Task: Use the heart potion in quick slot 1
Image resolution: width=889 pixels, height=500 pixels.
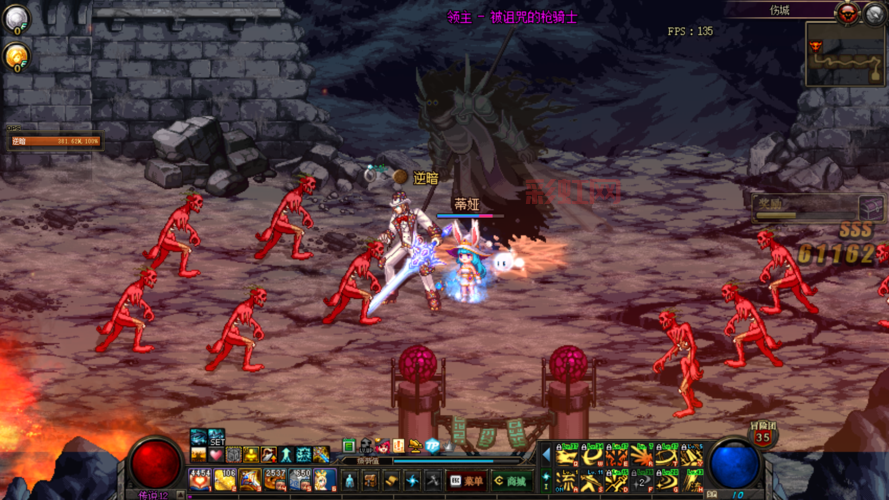Action: [x=200, y=480]
